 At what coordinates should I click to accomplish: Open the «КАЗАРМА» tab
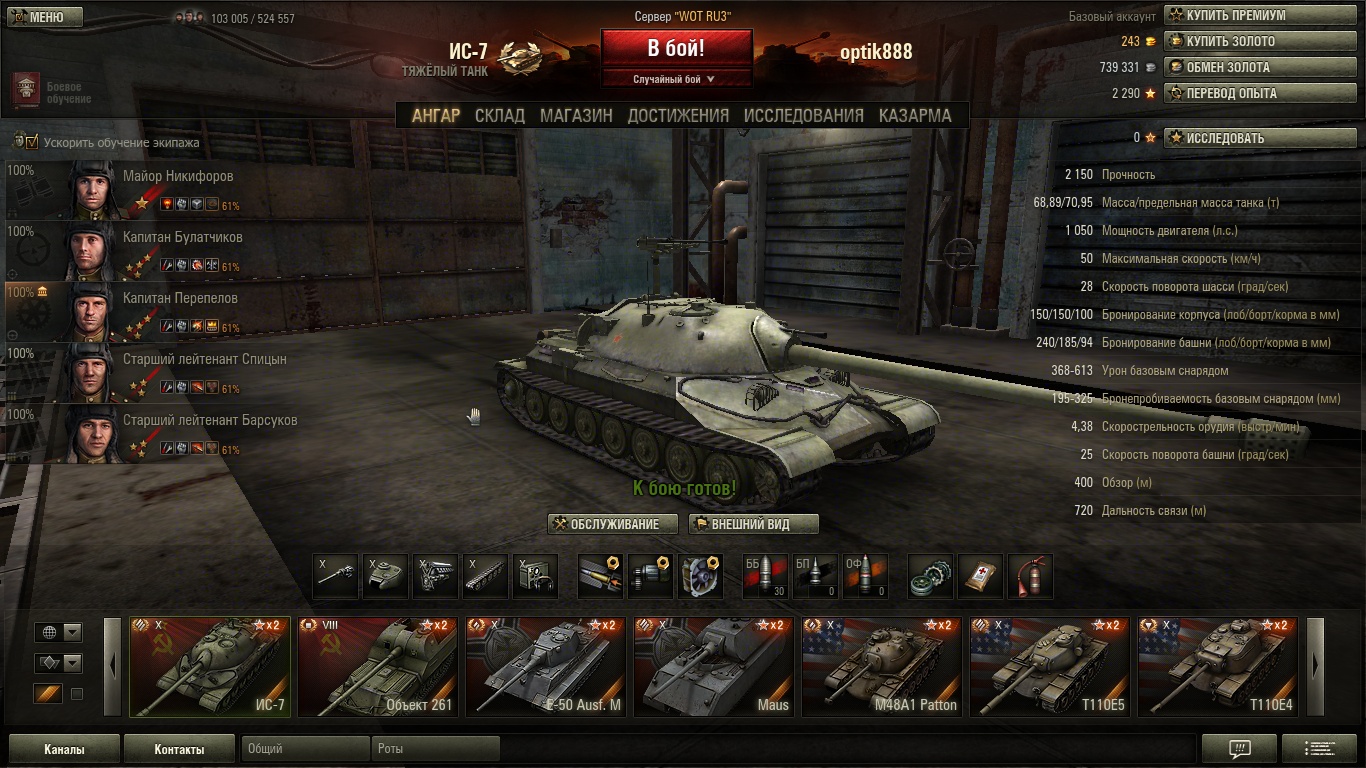tap(915, 115)
